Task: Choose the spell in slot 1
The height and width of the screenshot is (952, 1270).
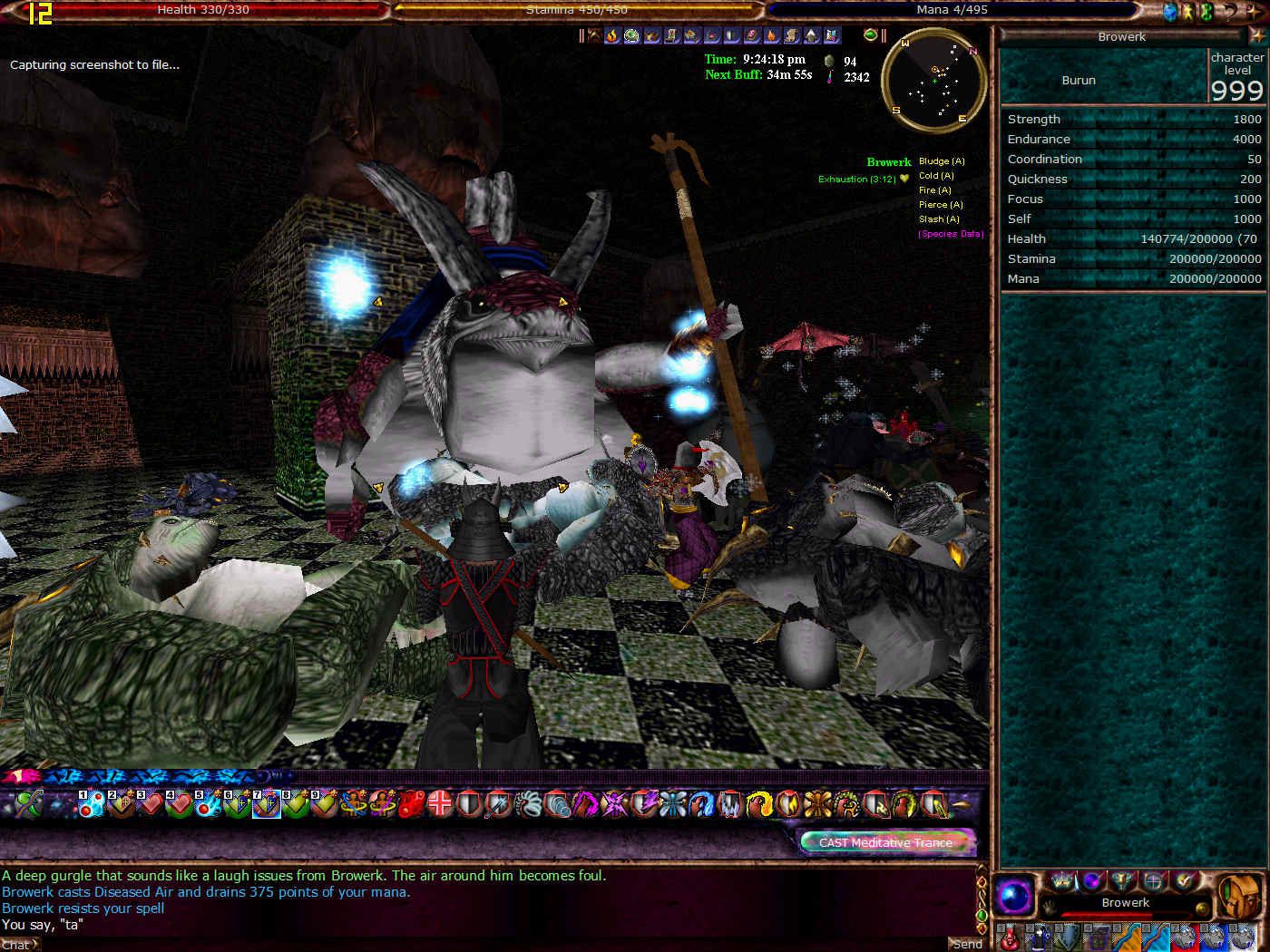Action: pyautogui.click(x=90, y=803)
